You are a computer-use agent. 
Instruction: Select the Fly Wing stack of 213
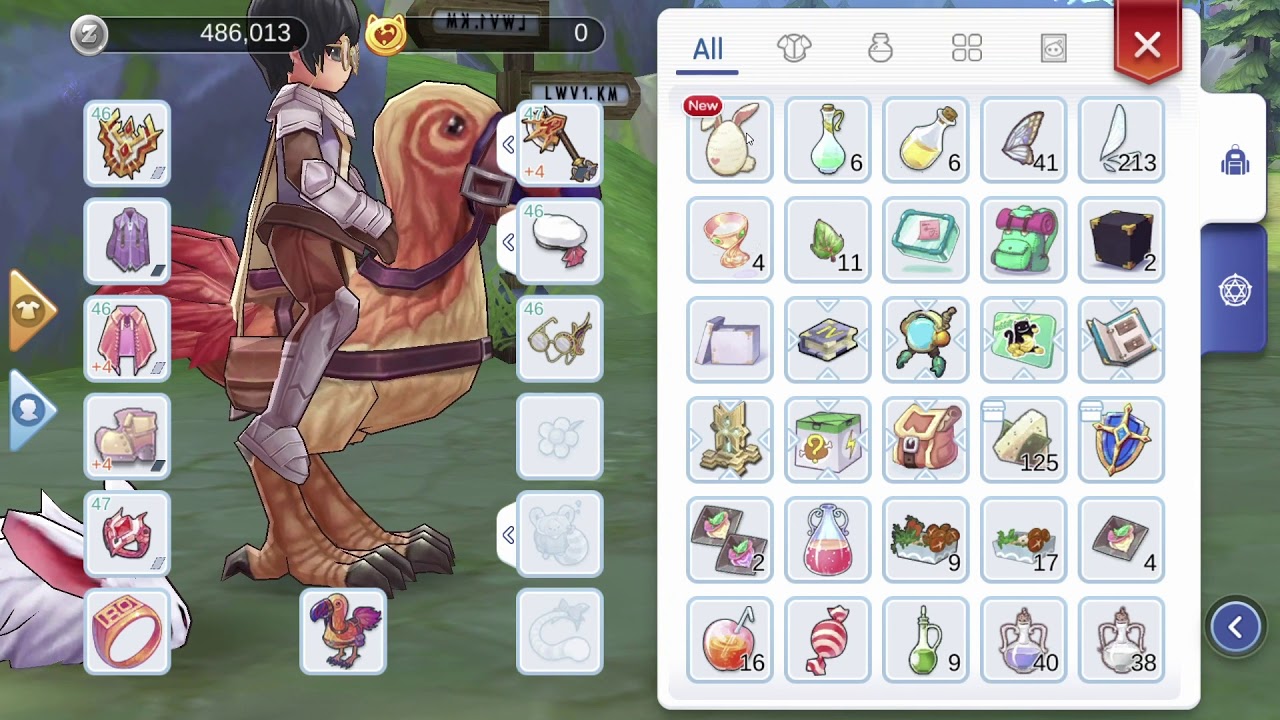(x=1120, y=140)
